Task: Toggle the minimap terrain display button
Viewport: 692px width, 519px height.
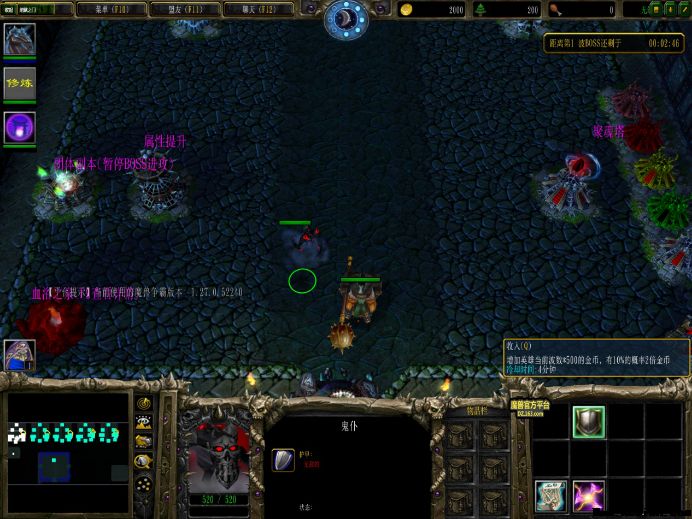Action: [x=145, y=423]
